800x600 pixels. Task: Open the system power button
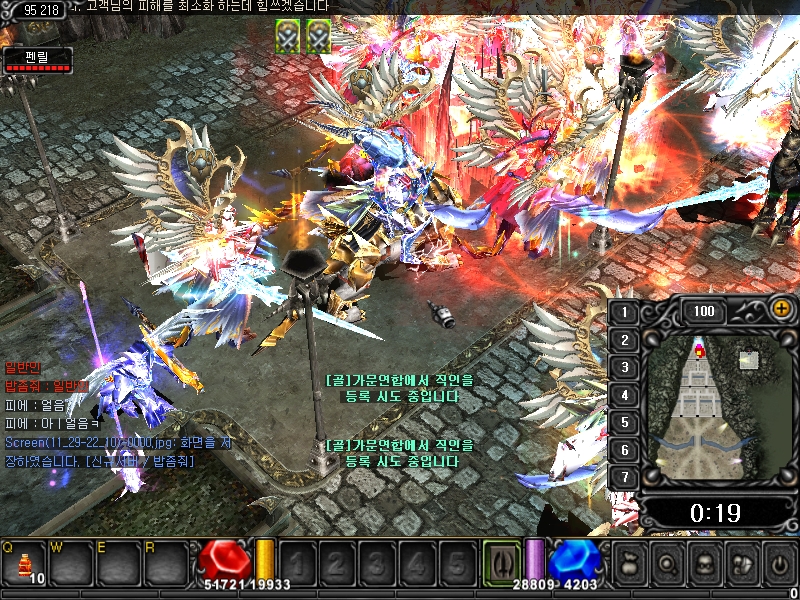pos(778,563)
